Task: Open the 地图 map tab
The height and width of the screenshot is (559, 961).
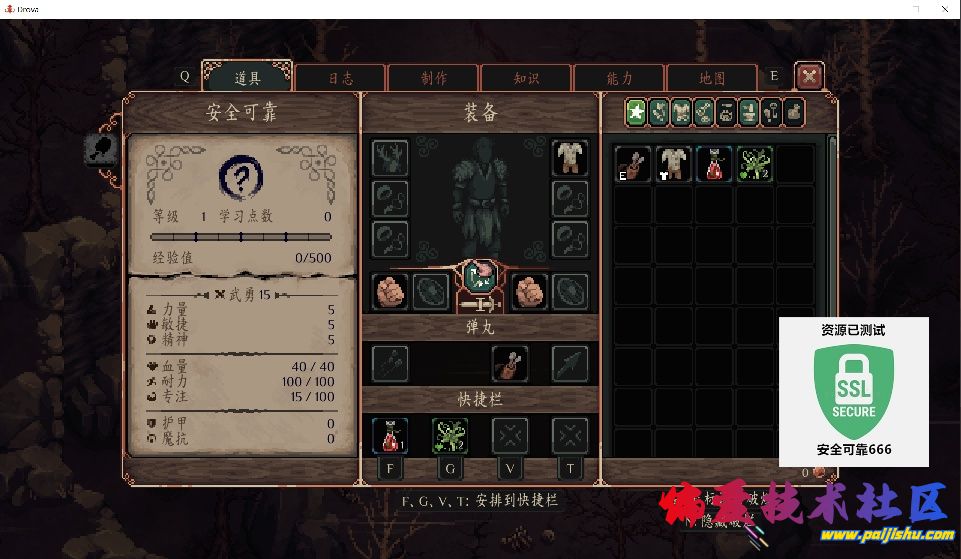Action: tap(711, 78)
